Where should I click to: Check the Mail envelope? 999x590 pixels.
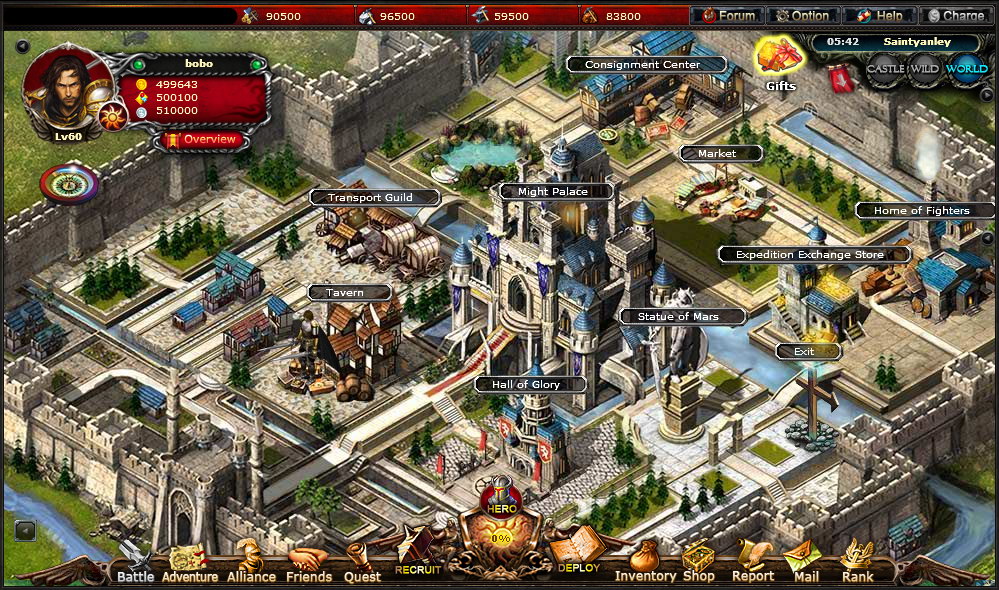805,564
